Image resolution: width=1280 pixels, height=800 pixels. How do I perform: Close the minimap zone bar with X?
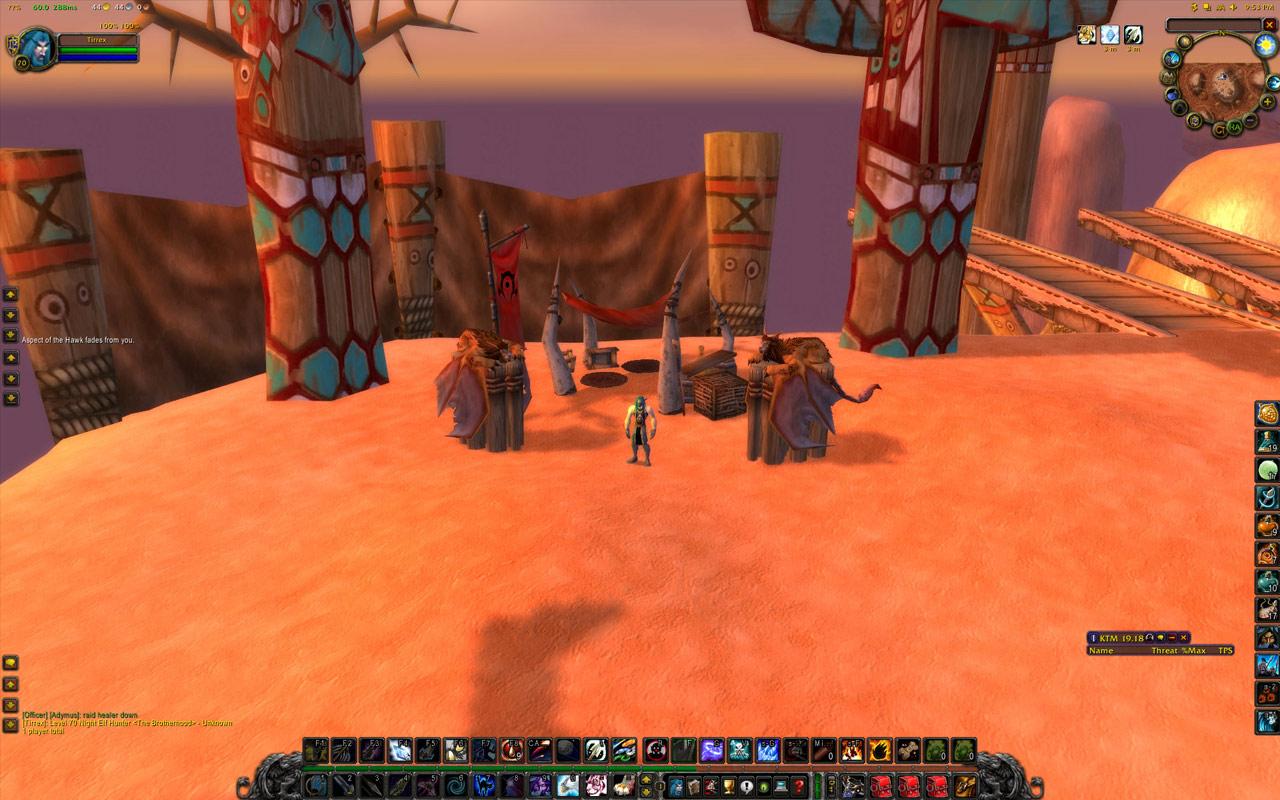pyautogui.click(x=1269, y=25)
